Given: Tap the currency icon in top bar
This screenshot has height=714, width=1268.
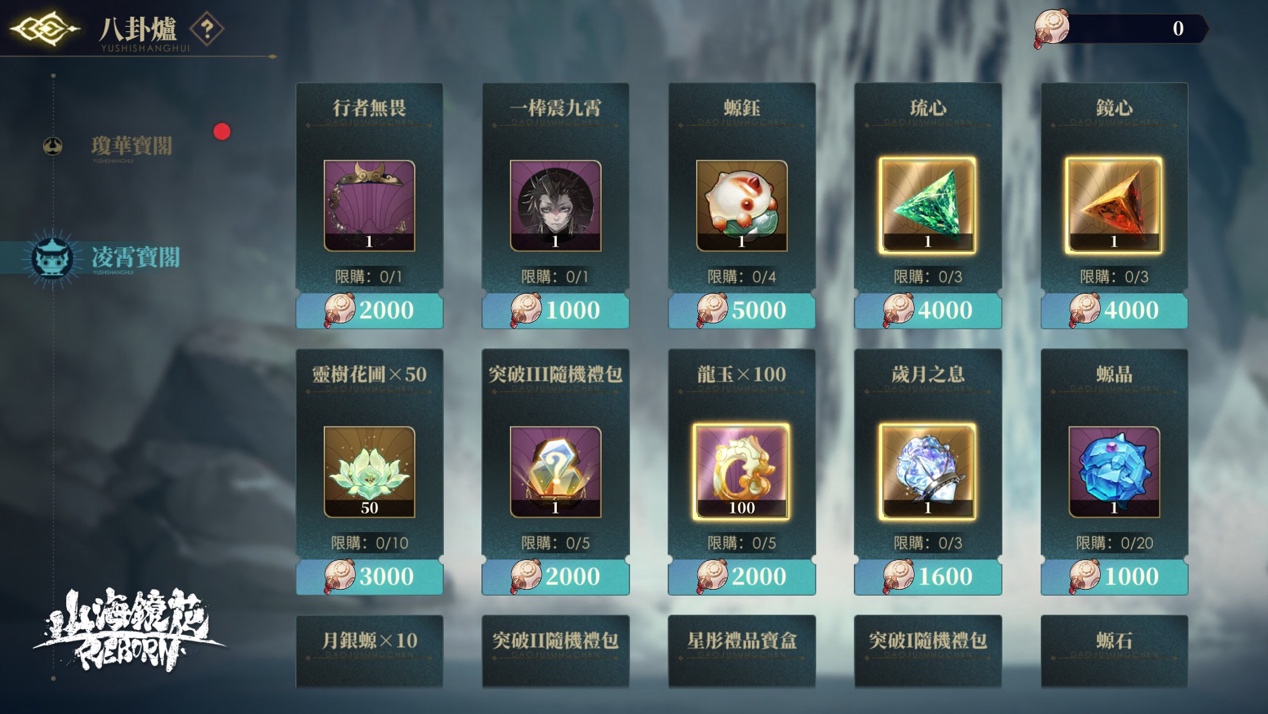Looking at the screenshot, I should pyautogui.click(x=1052, y=28).
